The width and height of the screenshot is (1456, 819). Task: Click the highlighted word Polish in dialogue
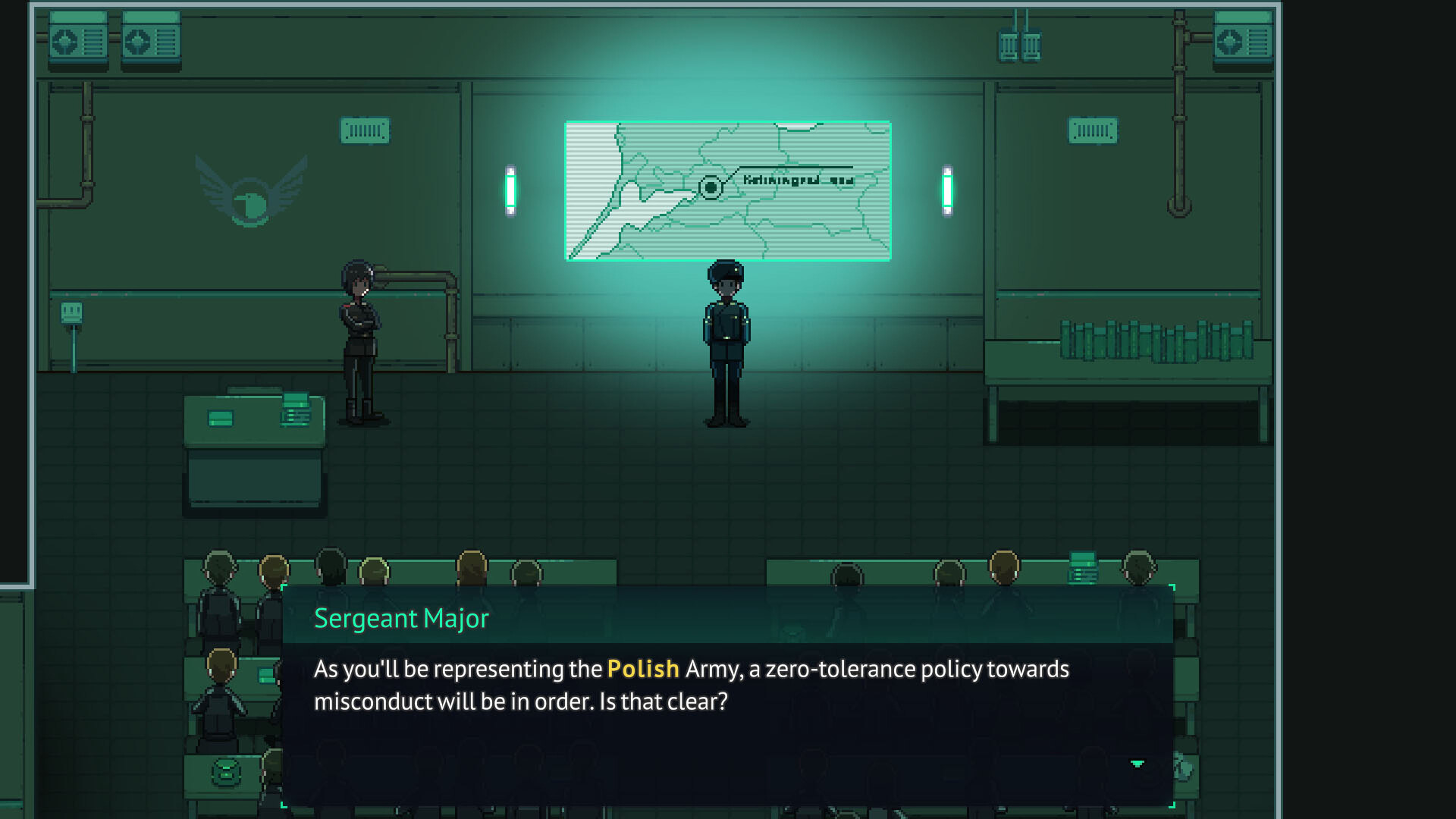[642, 669]
